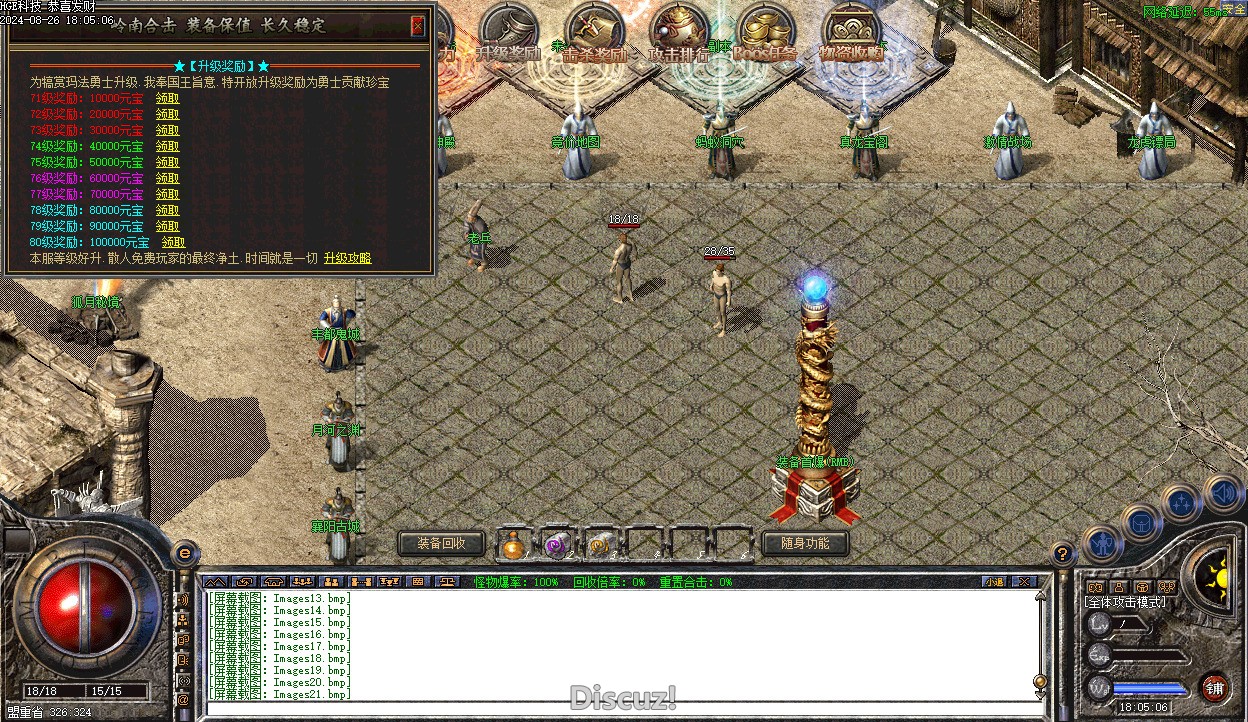Image resolution: width=1248 pixels, height=722 pixels.
Task: Open the red 铺 shop button
Action: tap(1215, 687)
